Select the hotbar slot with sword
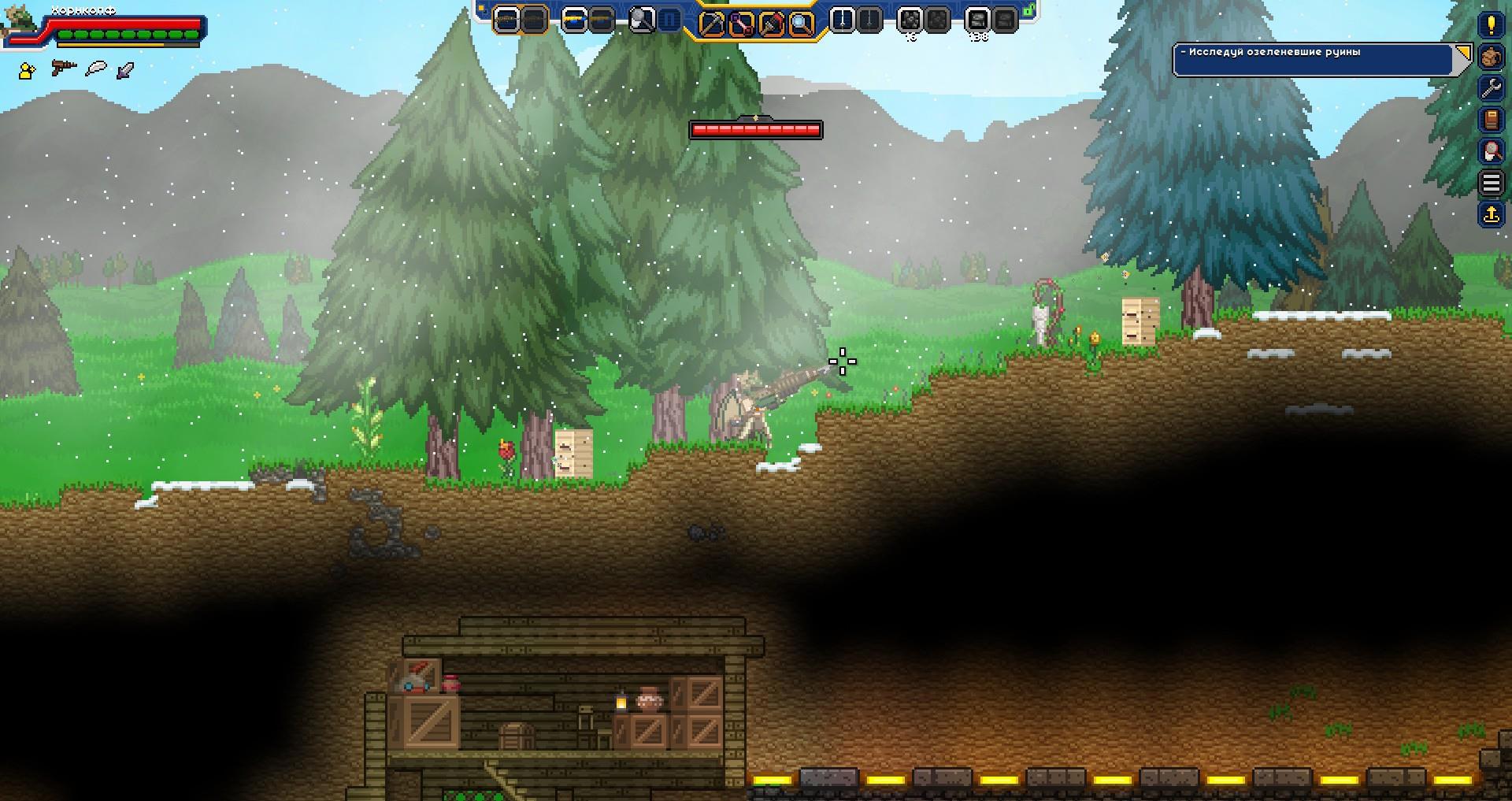This screenshot has height=801, width=1512. pyautogui.click(x=842, y=20)
